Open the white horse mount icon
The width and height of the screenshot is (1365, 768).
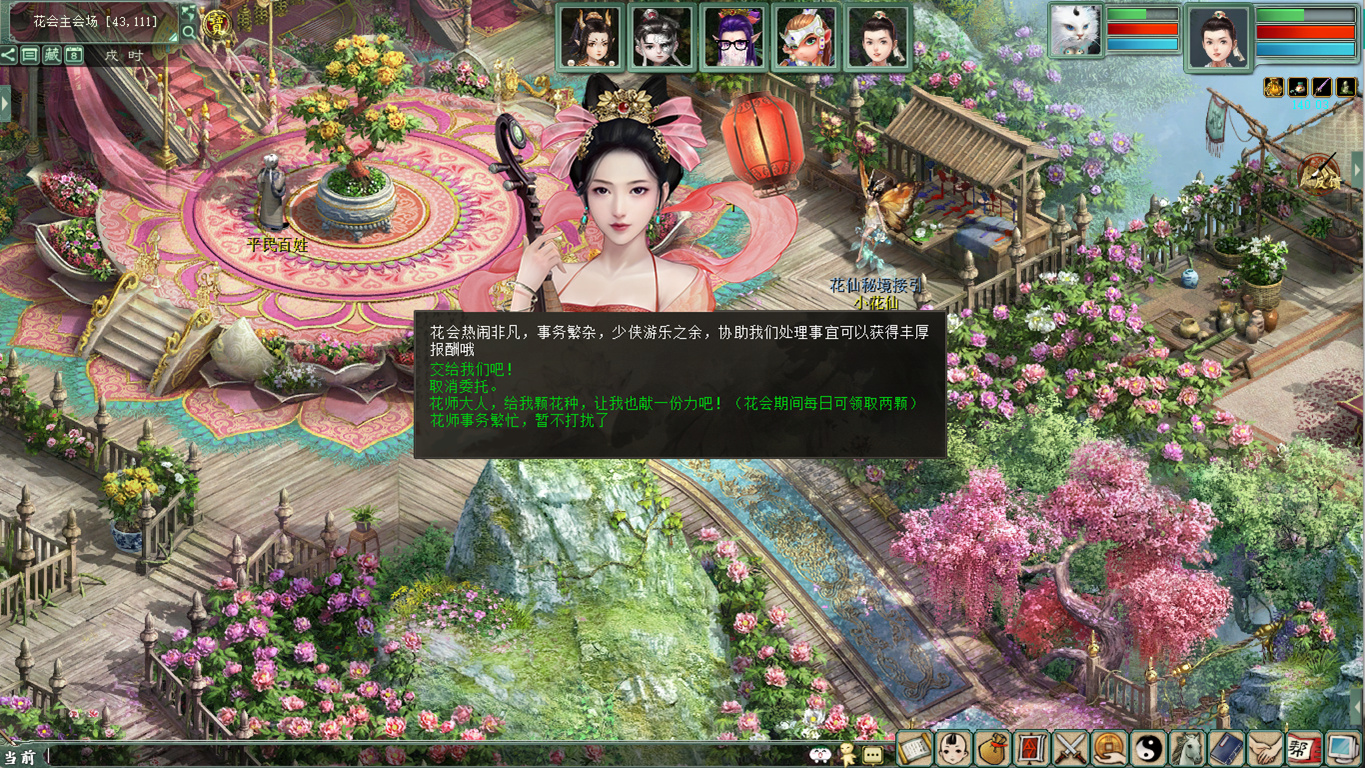click(x=1187, y=748)
